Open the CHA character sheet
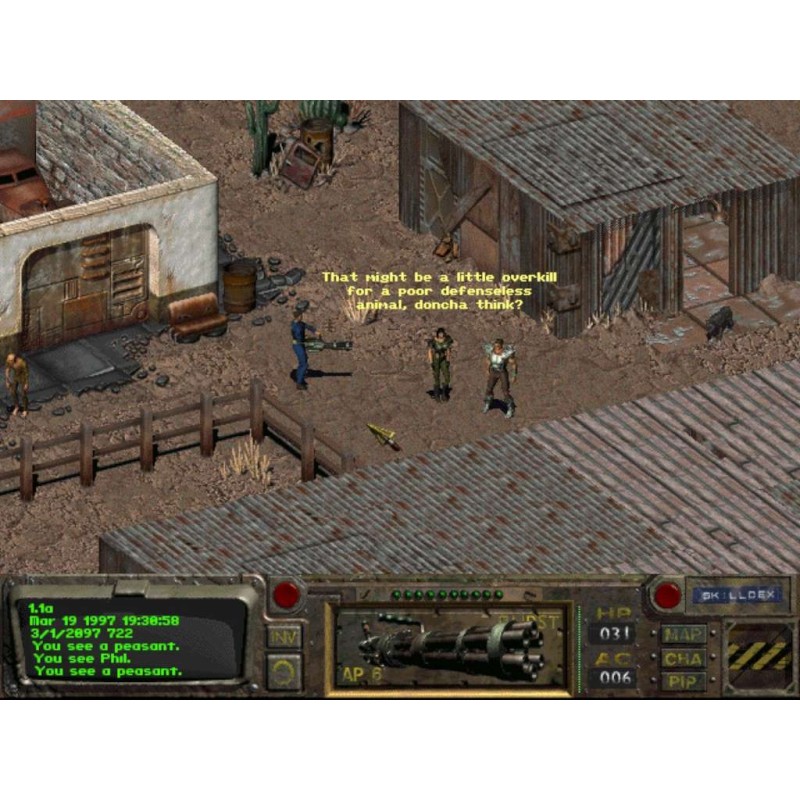The height and width of the screenshot is (800, 800). [x=684, y=659]
